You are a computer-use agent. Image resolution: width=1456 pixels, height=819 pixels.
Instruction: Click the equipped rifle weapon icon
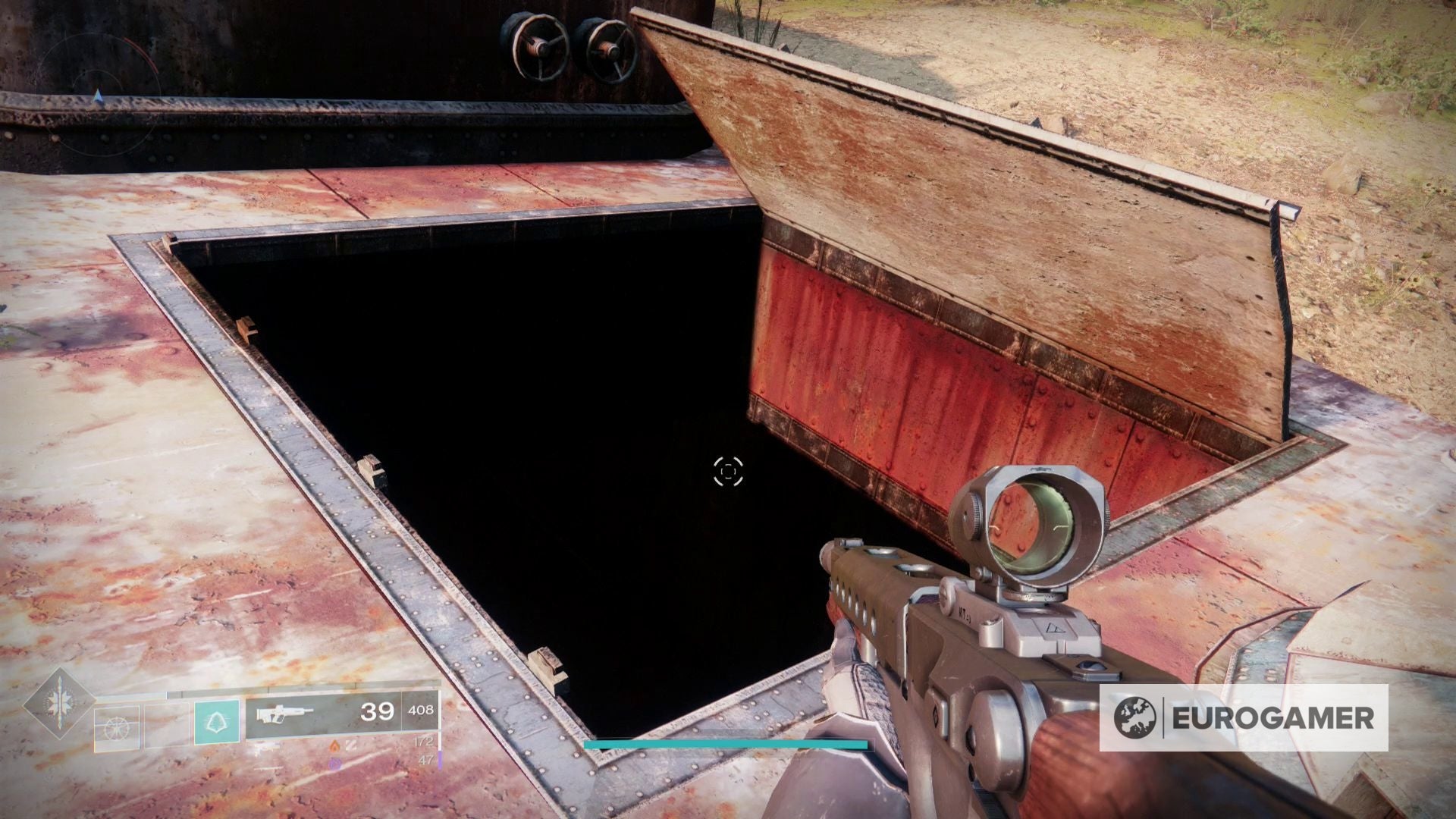284,714
